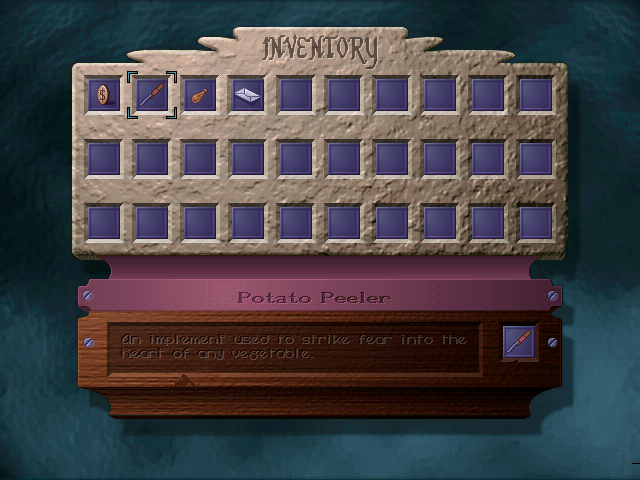Click the highlighted potato peeler slot

(x=152, y=95)
